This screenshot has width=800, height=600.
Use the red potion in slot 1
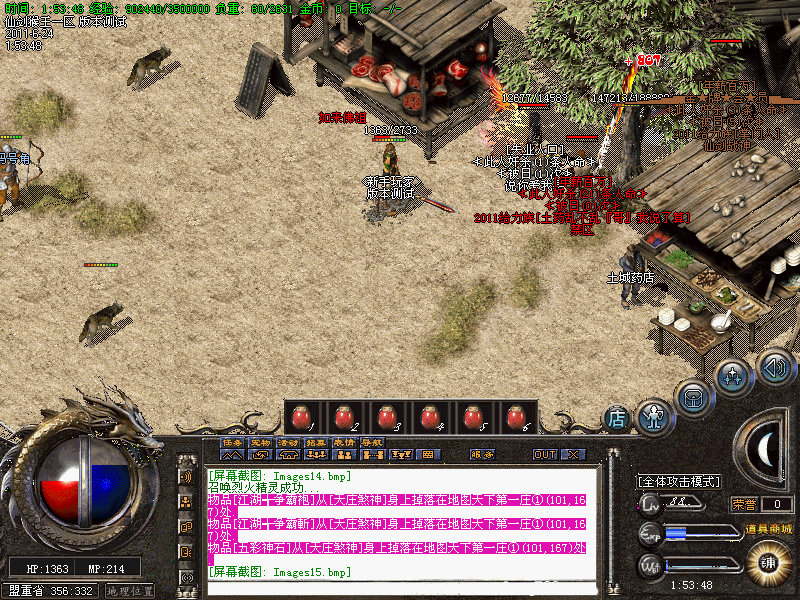click(305, 418)
